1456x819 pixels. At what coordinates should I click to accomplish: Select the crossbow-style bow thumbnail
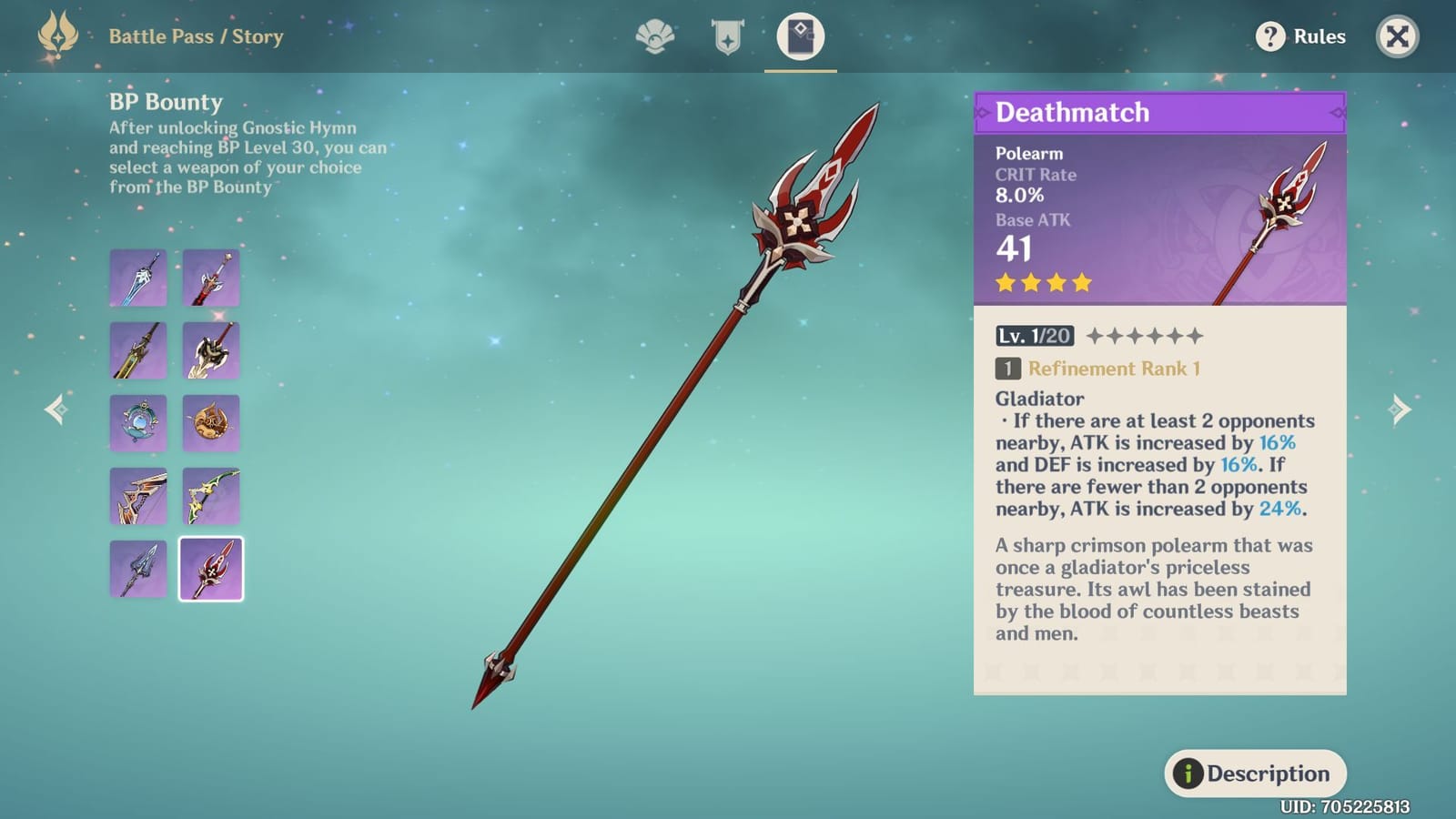click(138, 495)
